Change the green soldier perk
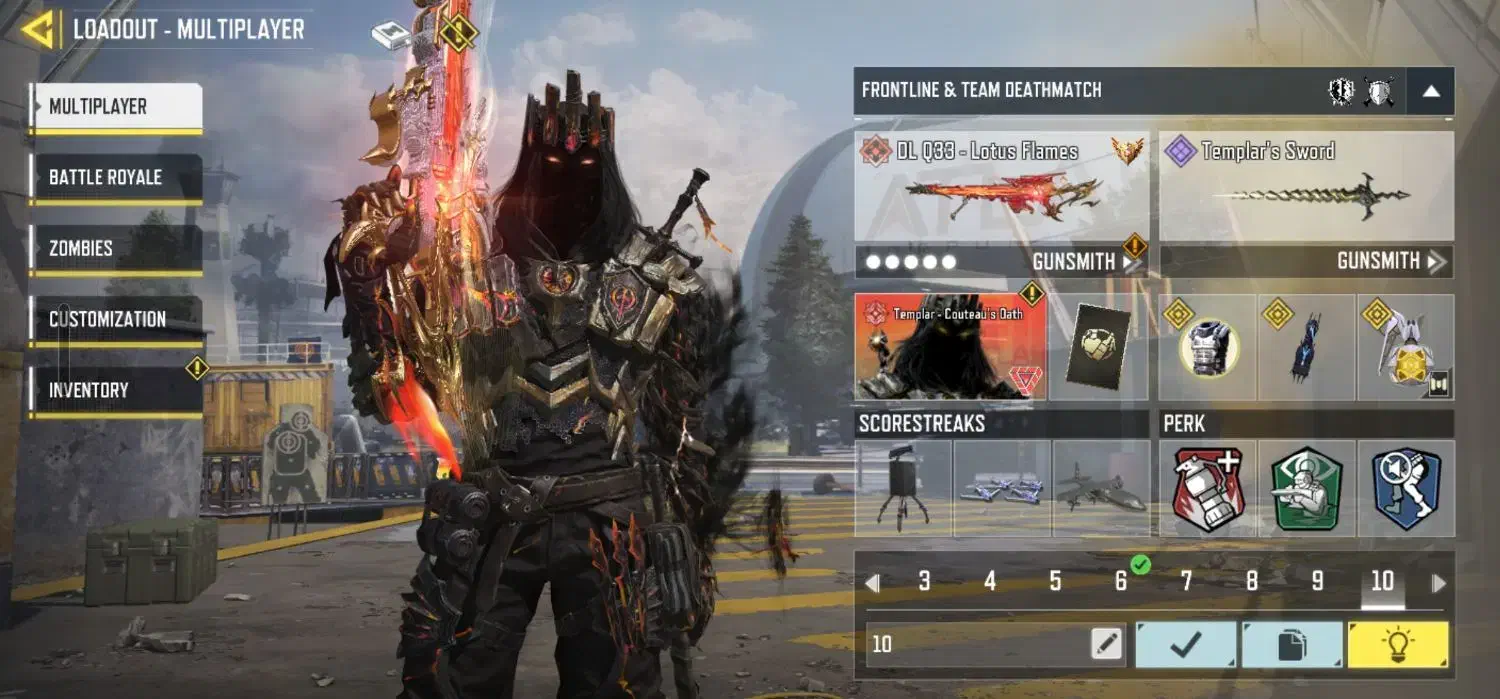The image size is (1500, 699). tap(1306, 489)
